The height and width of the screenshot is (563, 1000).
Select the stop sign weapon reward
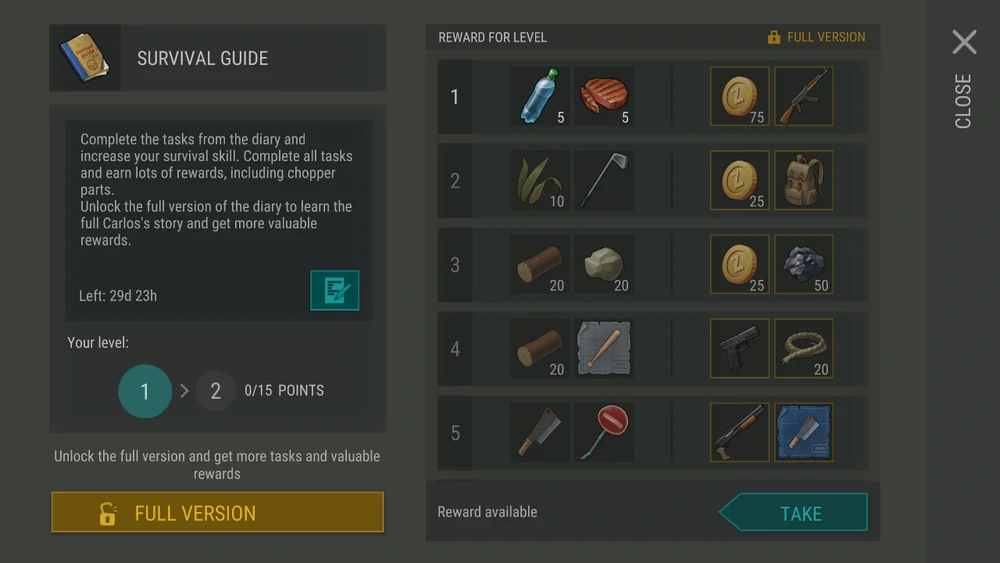(x=604, y=433)
